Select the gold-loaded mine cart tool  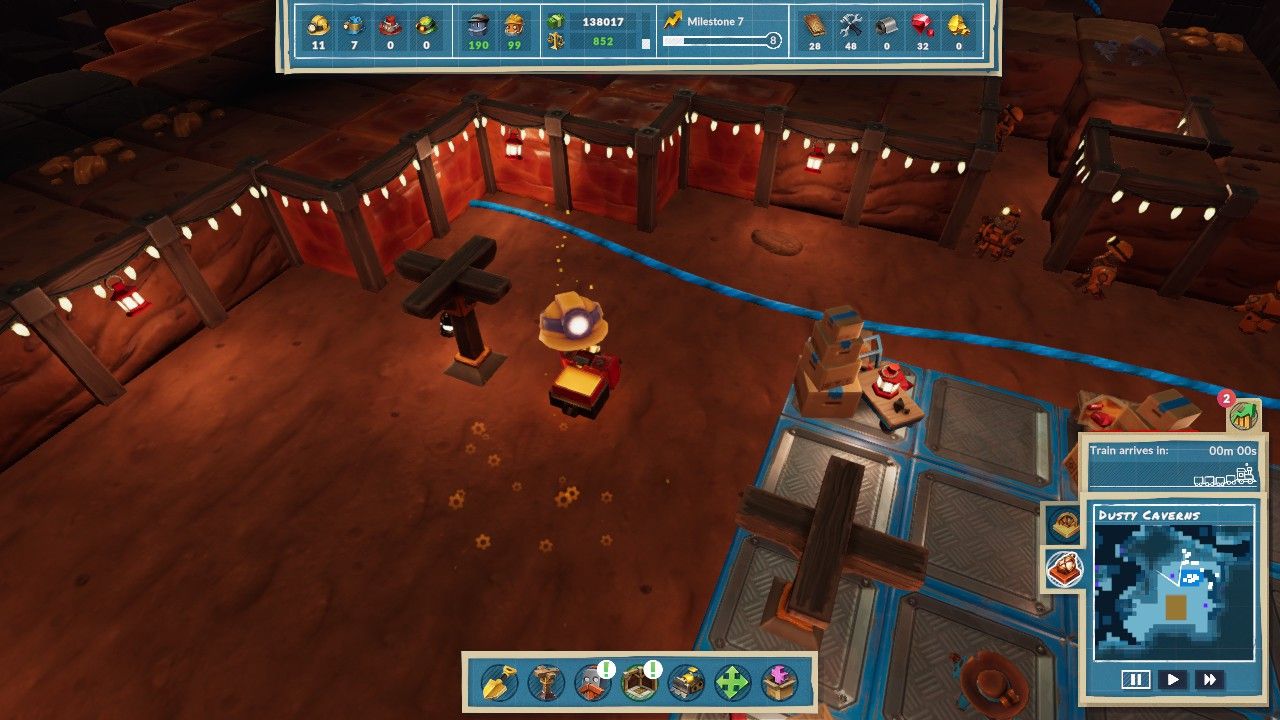686,683
